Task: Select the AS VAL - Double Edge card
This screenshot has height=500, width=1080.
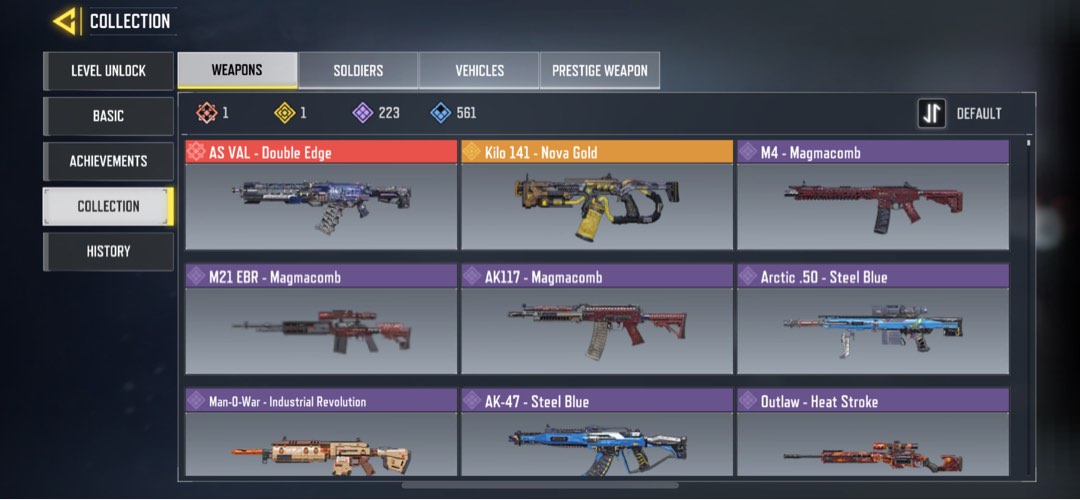Action: pyautogui.click(x=321, y=195)
